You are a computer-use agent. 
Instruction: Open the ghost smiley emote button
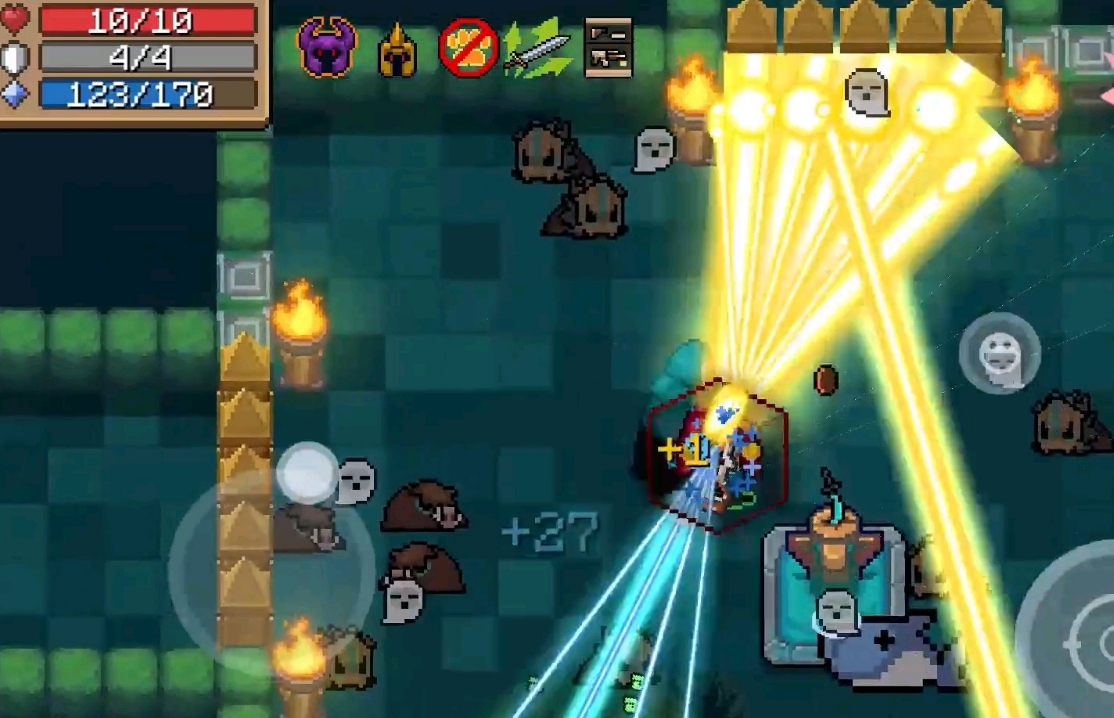(x=999, y=353)
